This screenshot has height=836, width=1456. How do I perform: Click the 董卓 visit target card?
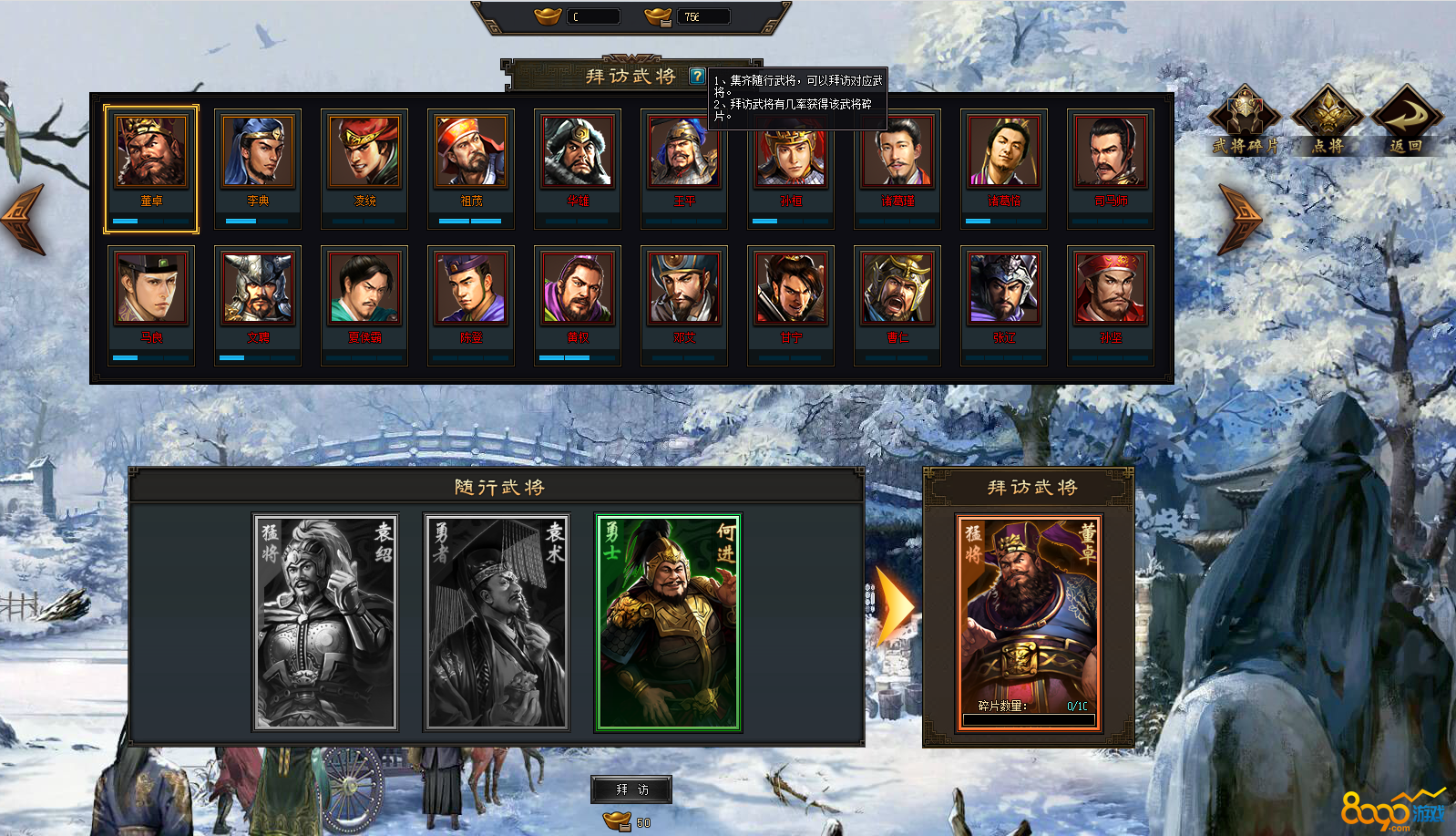1029,623
